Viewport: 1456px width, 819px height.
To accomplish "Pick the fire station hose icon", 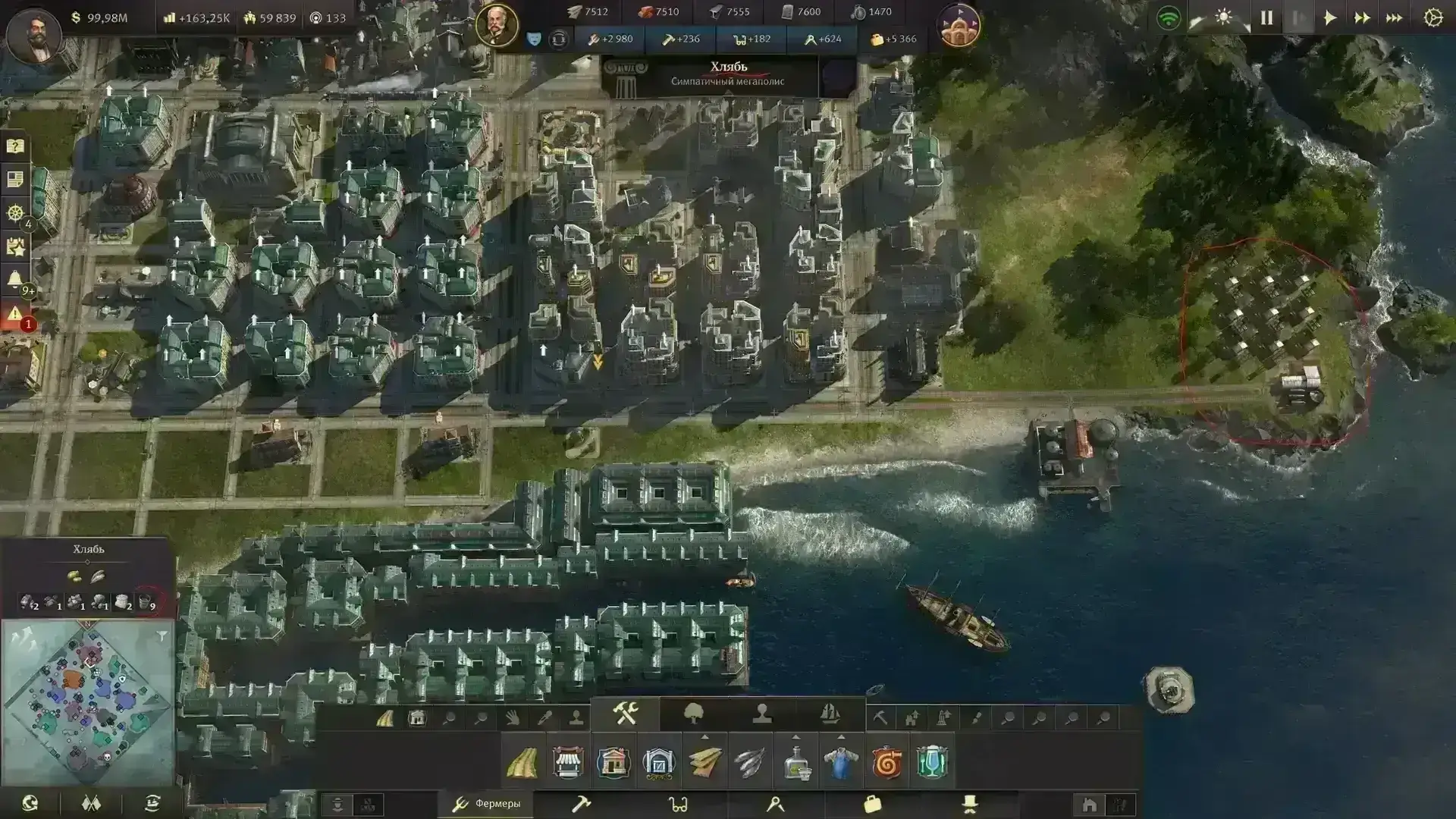I will [886, 763].
